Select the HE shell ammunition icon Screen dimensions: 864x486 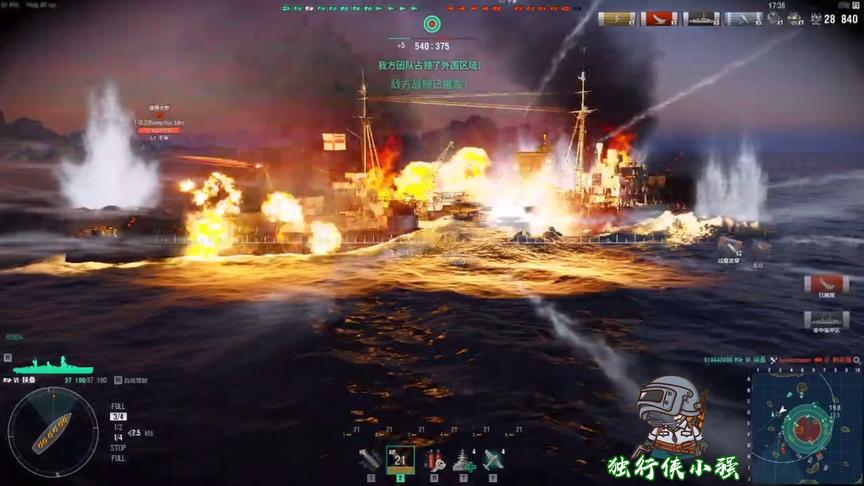(x=370, y=459)
